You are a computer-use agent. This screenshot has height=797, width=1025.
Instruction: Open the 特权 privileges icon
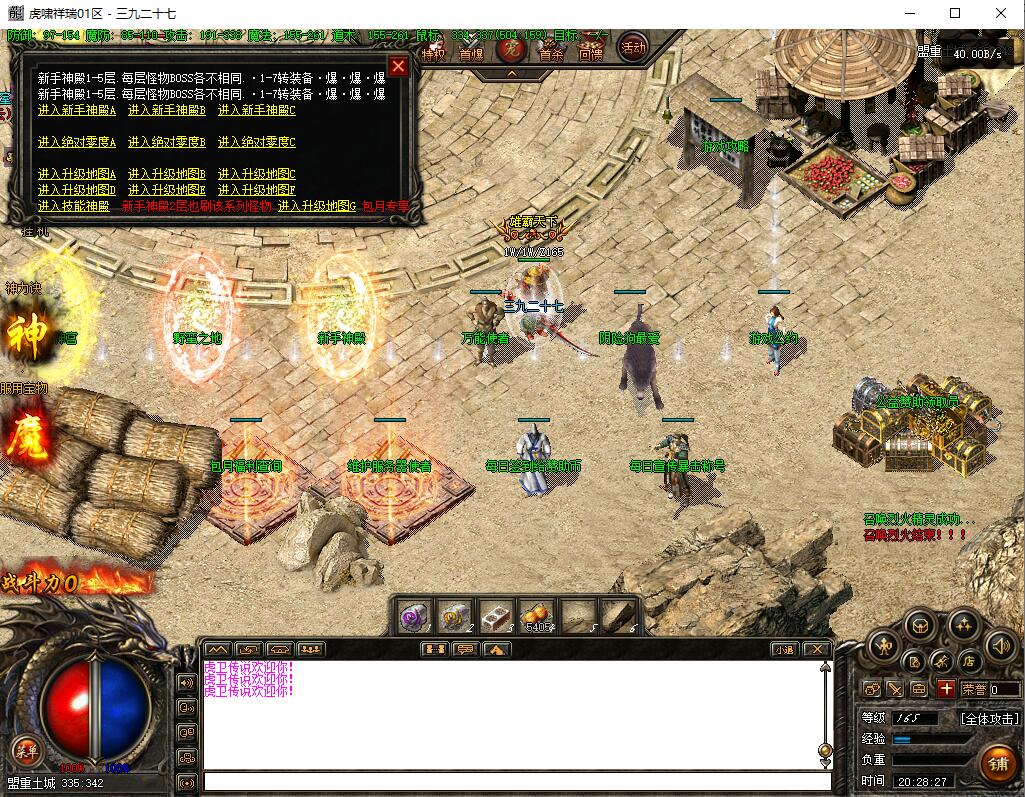(x=433, y=53)
